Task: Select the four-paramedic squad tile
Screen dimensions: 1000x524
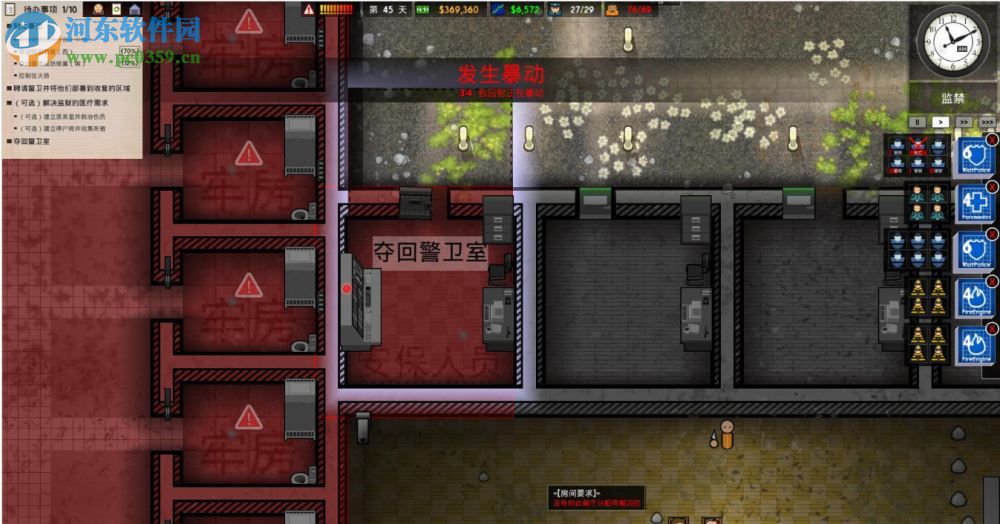Action: [927, 204]
